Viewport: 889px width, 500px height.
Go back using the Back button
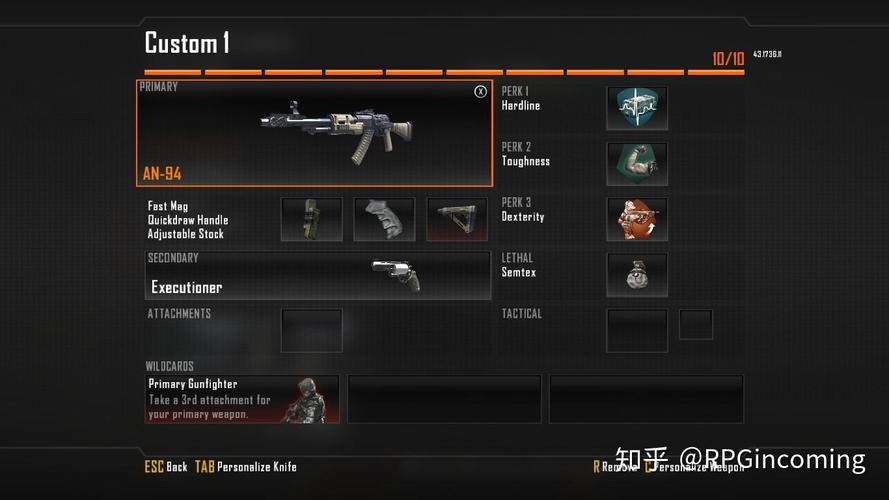click(x=166, y=467)
